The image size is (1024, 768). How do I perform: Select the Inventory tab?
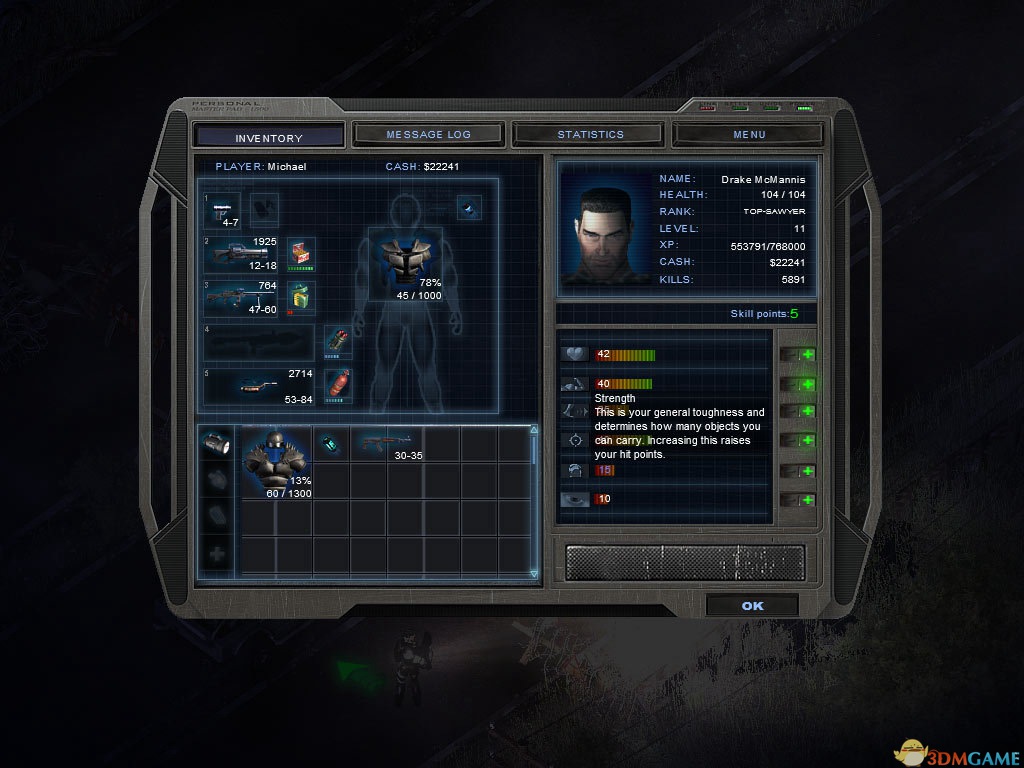point(268,137)
